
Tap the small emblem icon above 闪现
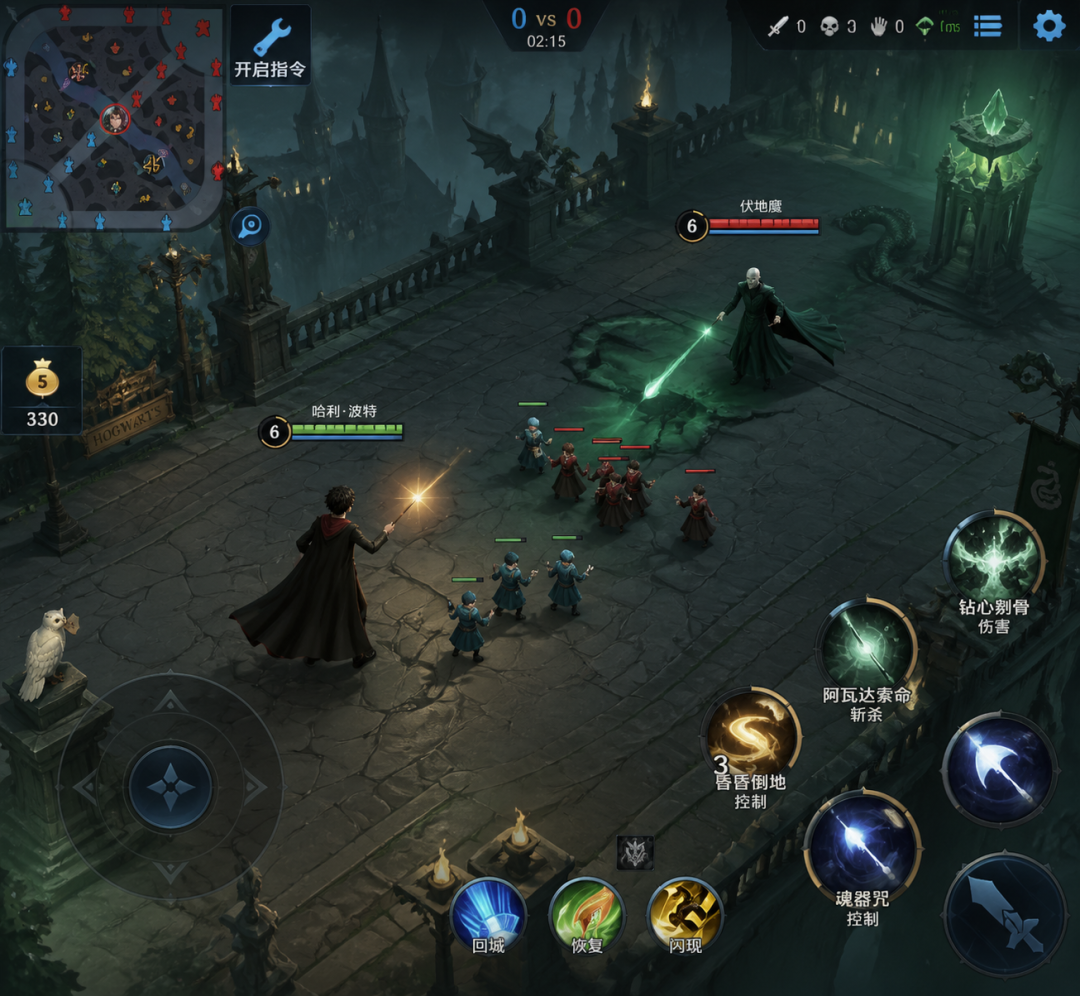[635, 852]
